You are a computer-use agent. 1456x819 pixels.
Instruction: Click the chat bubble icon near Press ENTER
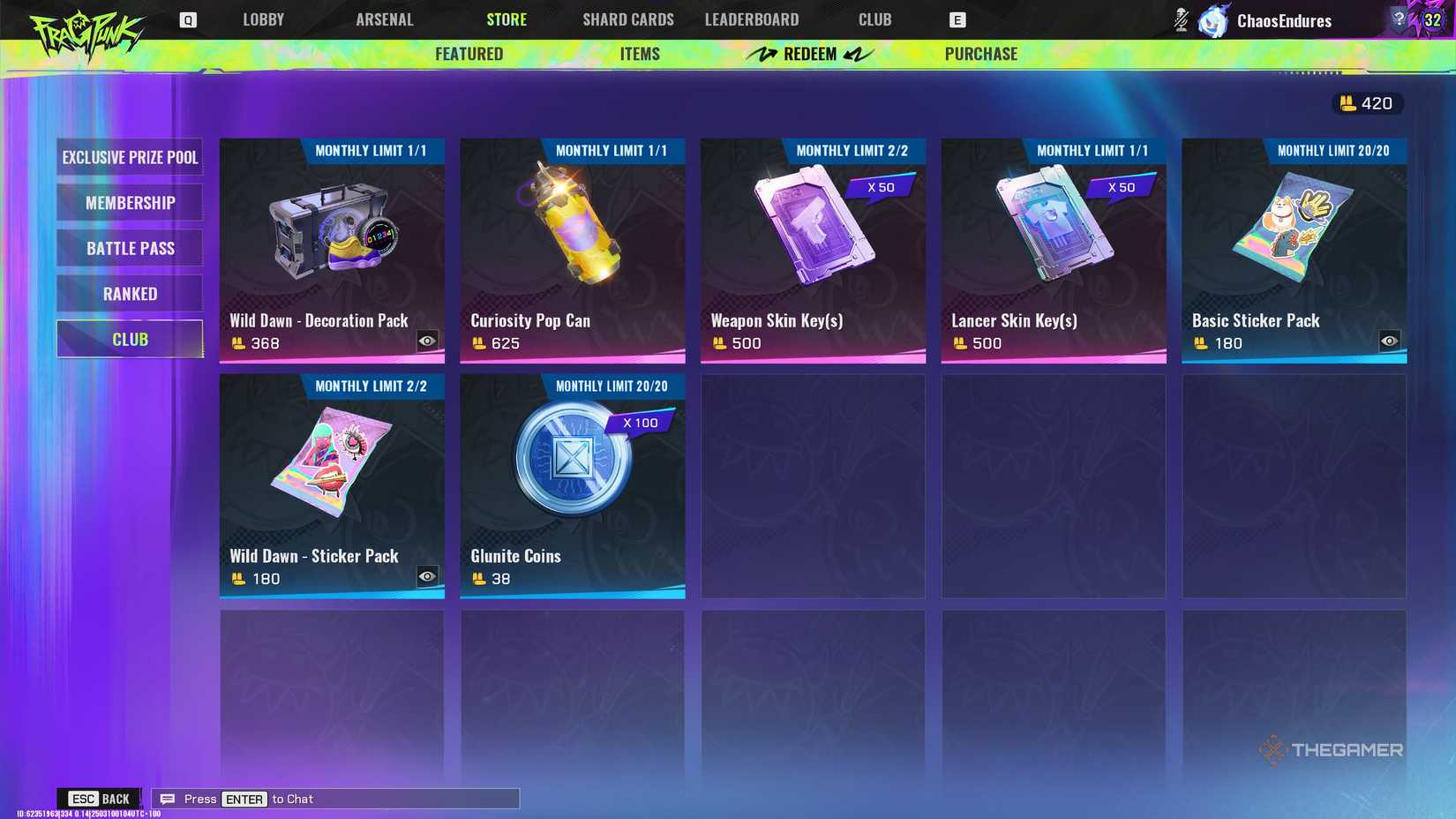pyautogui.click(x=166, y=798)
